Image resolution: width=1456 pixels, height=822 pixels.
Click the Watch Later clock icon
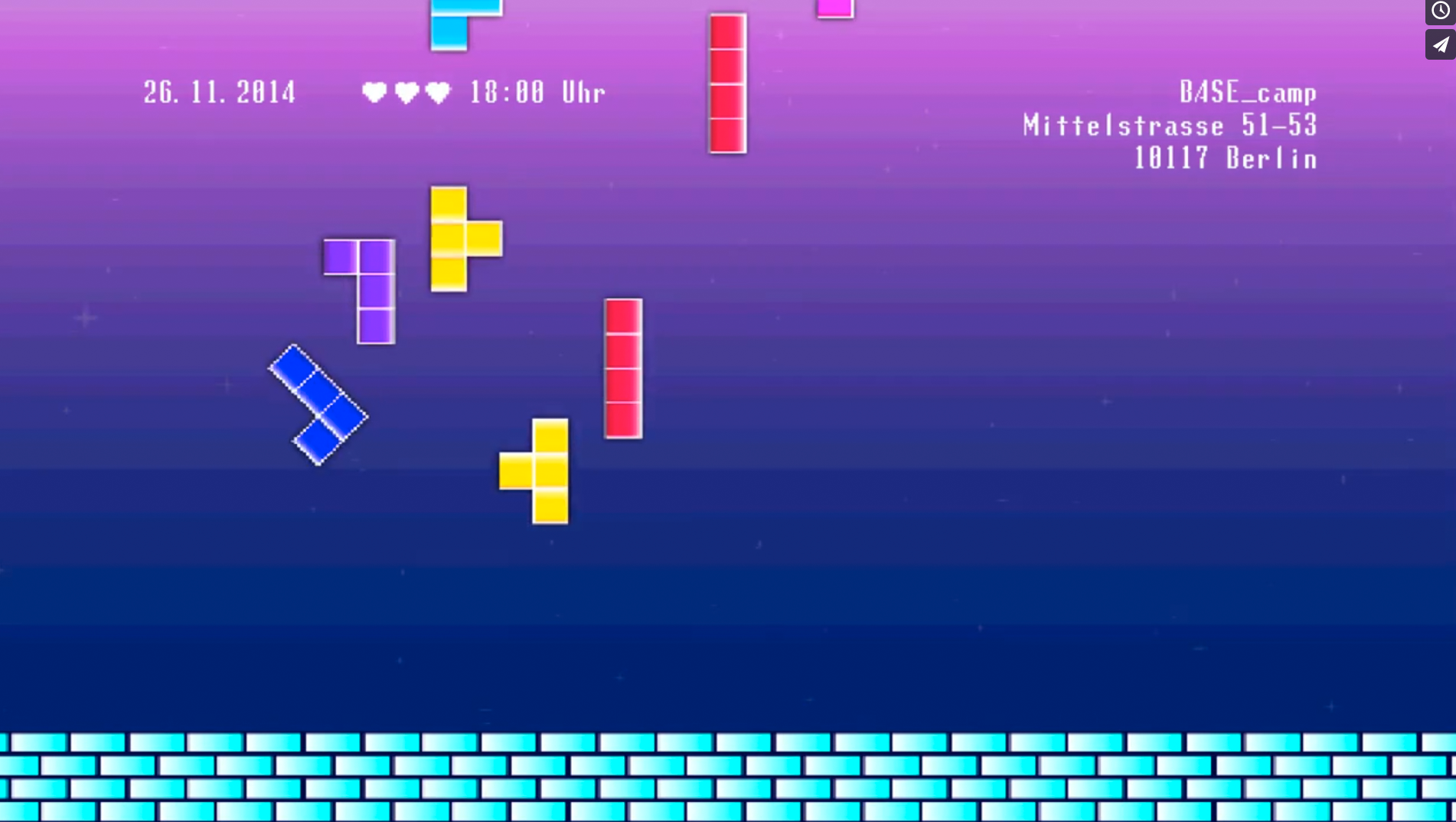[1440, 11]
